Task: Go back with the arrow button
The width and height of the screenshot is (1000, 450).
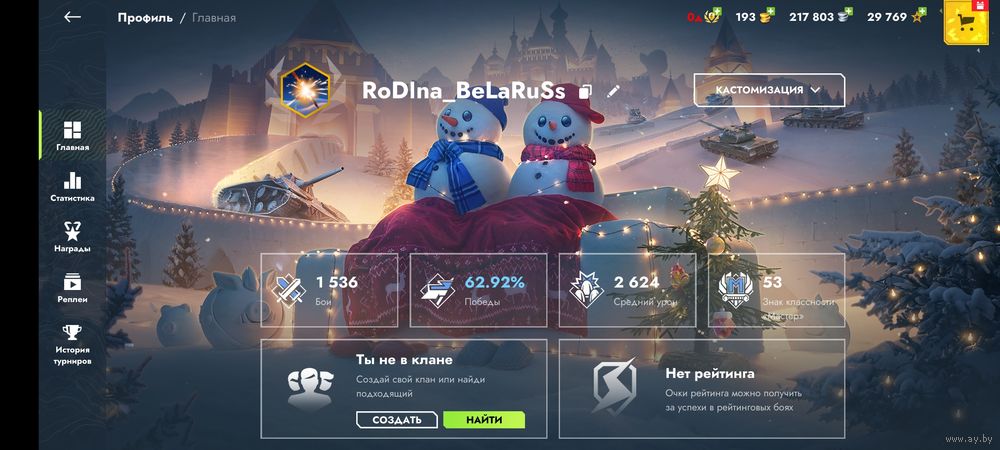Action: coord(72,17)
